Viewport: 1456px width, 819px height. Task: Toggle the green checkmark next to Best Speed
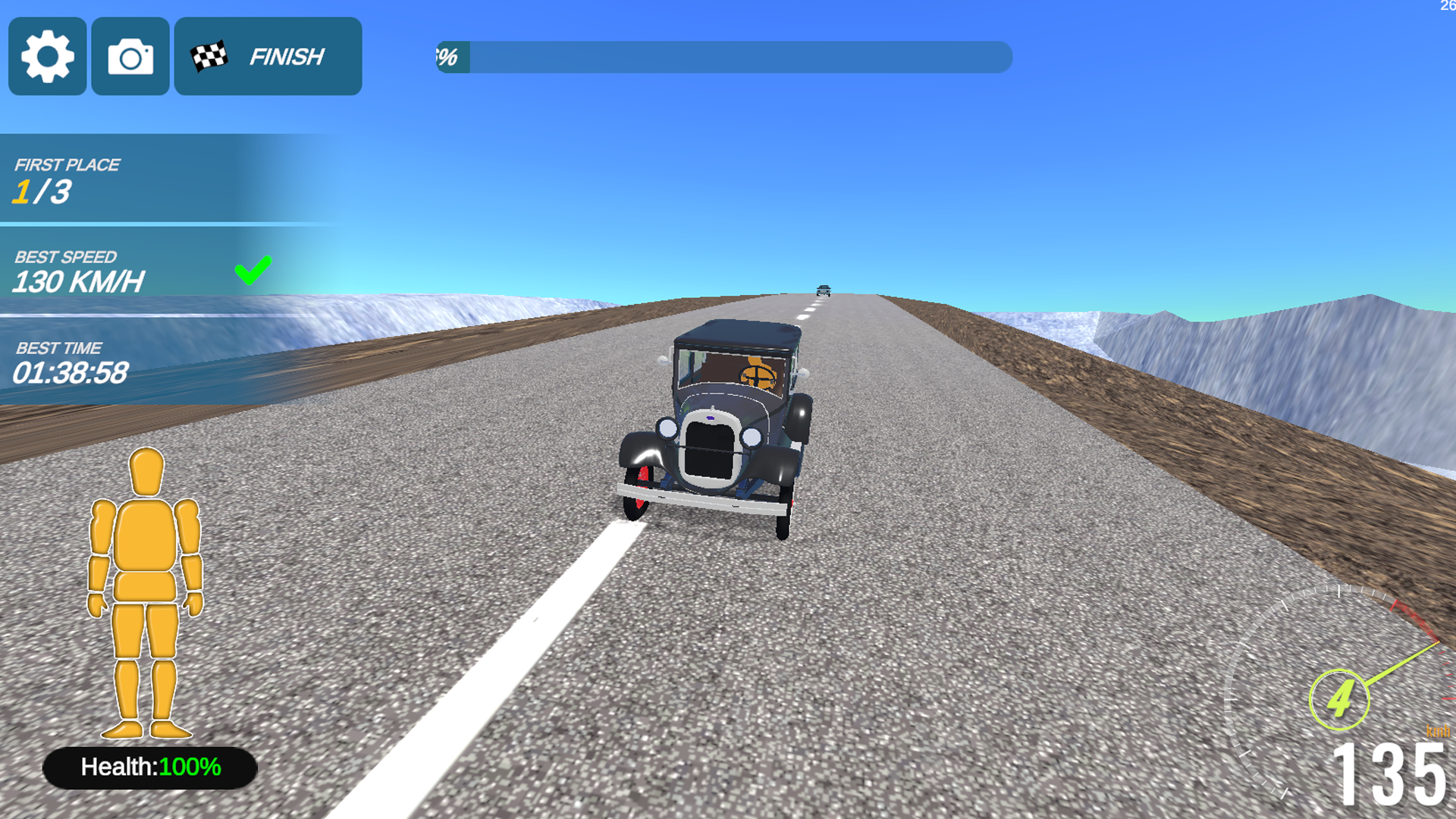click(x=254, y=269)
